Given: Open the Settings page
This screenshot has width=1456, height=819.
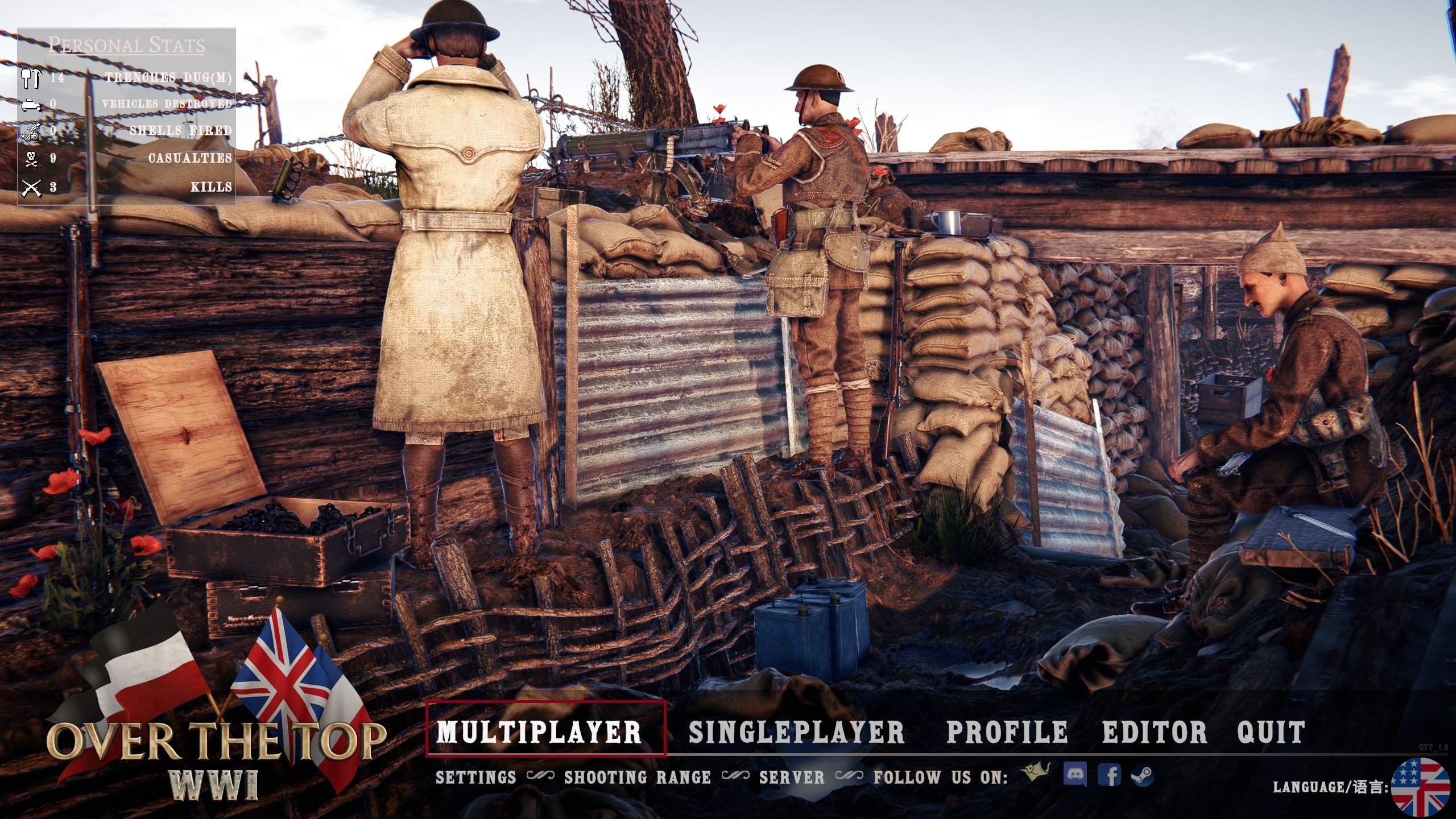Looking at the screenshot, I should (476, 777).
